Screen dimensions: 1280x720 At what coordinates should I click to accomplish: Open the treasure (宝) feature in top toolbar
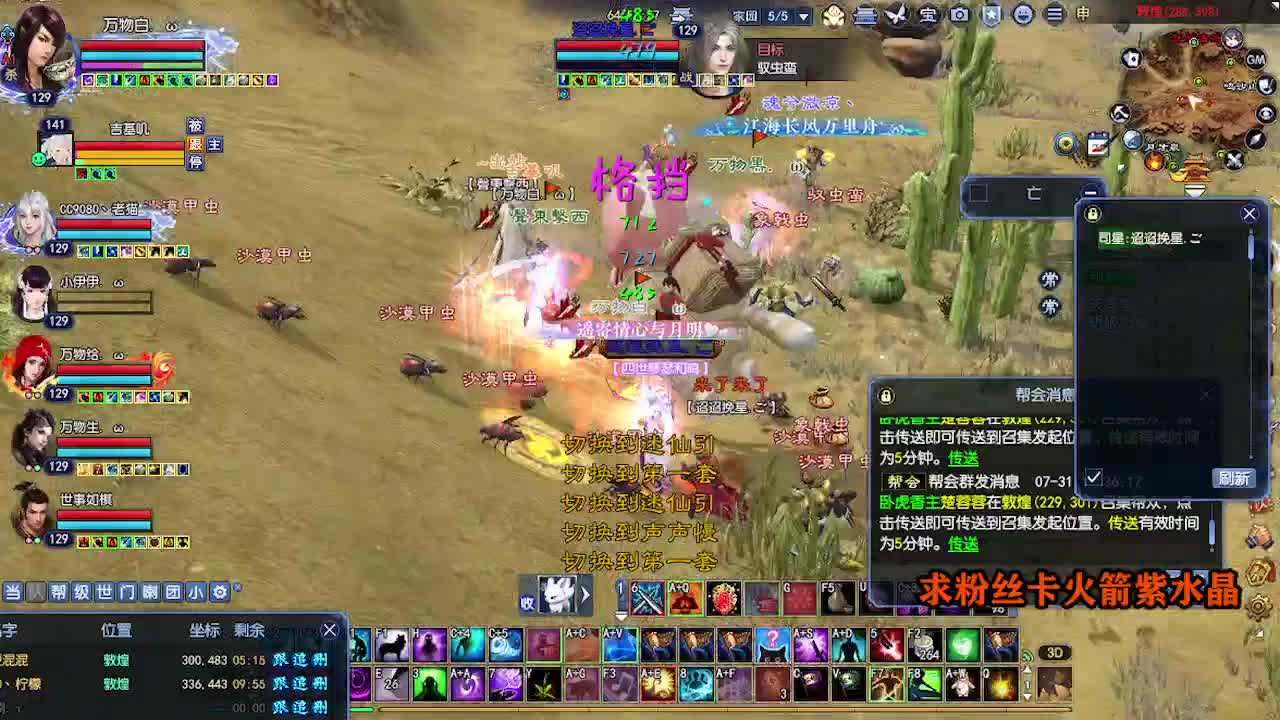927,16
